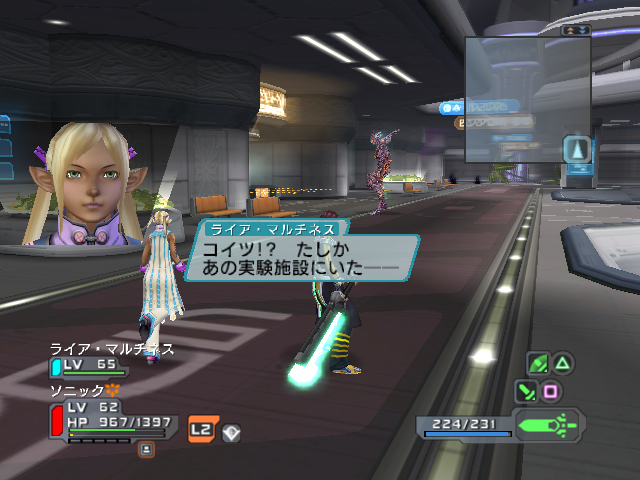Activate the green sword attack icon beside square
Viewport: 640px width, 480px height.
[526, 391]
